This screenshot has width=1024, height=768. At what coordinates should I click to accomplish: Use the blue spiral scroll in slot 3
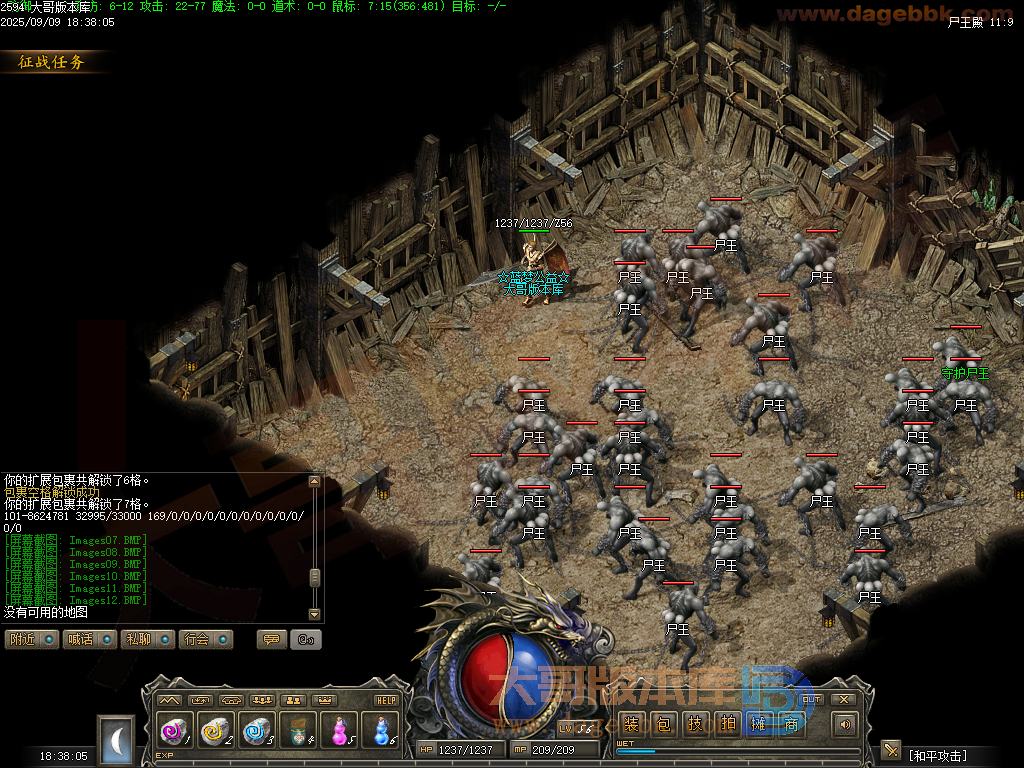[256, 731]
